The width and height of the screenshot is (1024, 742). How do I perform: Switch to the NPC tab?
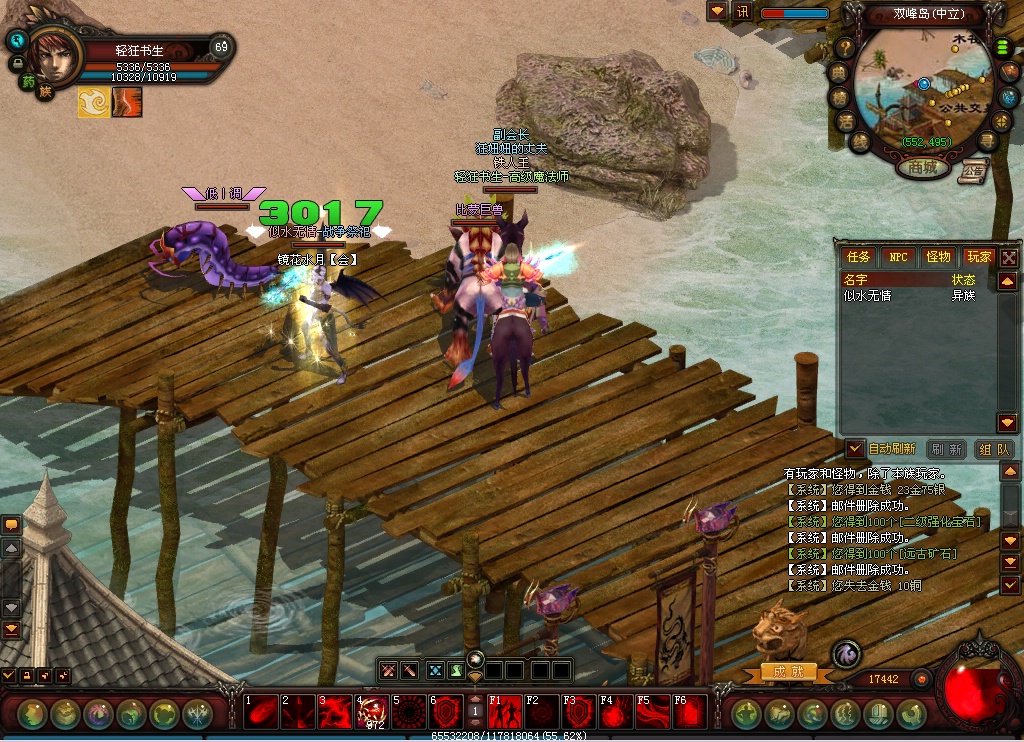pyautogui.click(x=899, y=257)
